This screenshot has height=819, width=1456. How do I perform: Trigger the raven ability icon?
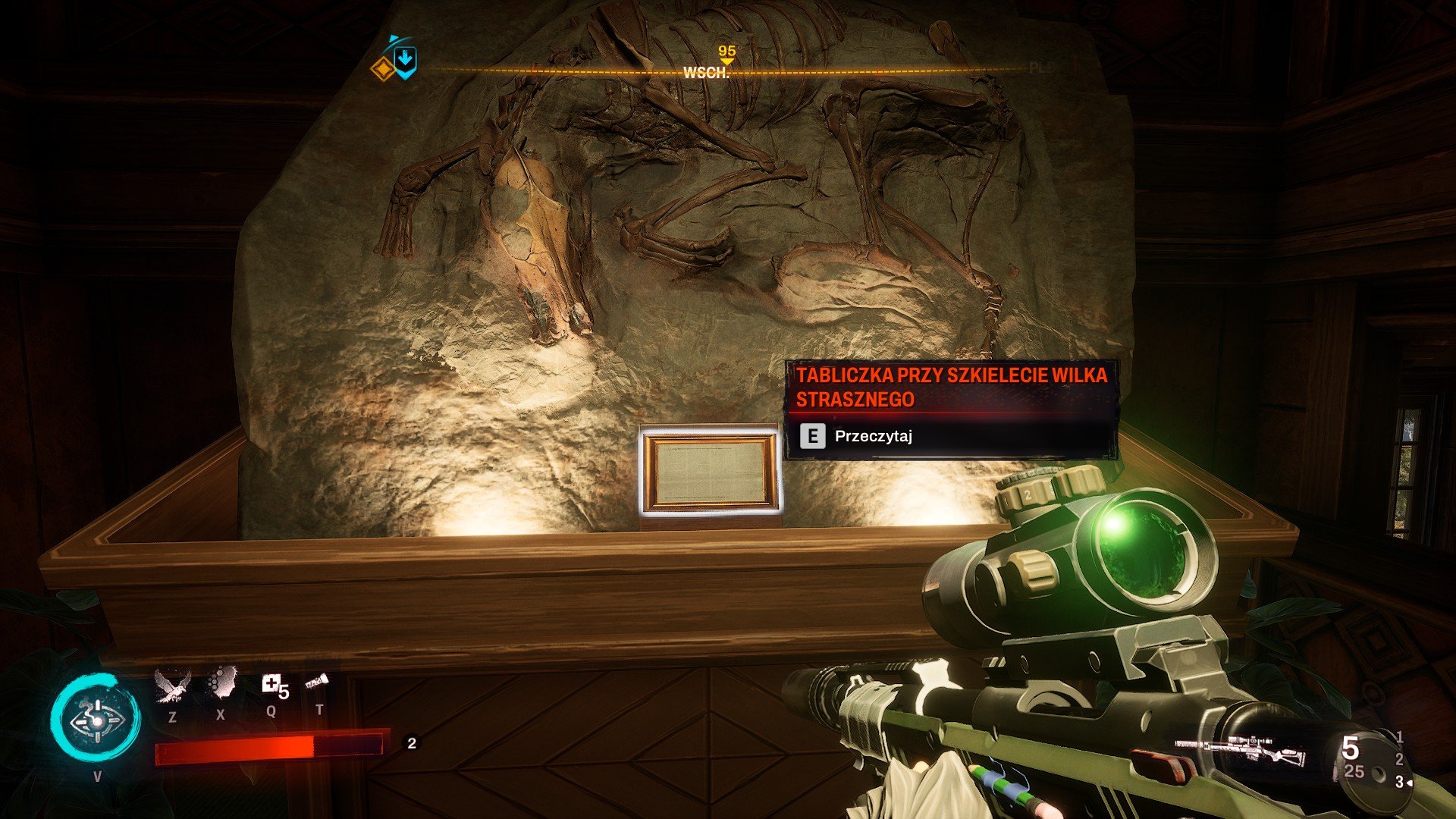coord(169,686)
